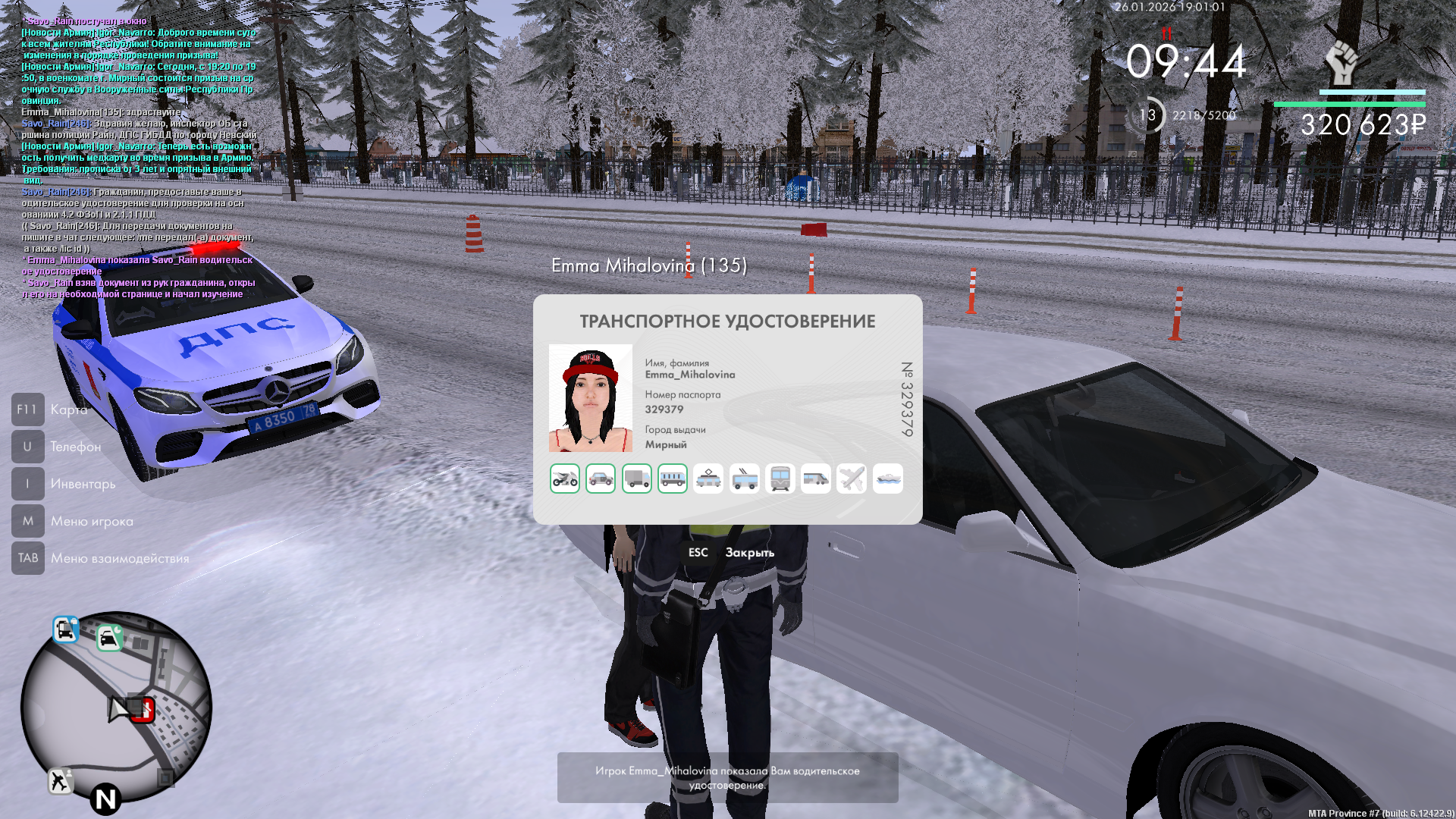Select the airplane license category icon
The image size is (1456, 819).
(852, 479)
